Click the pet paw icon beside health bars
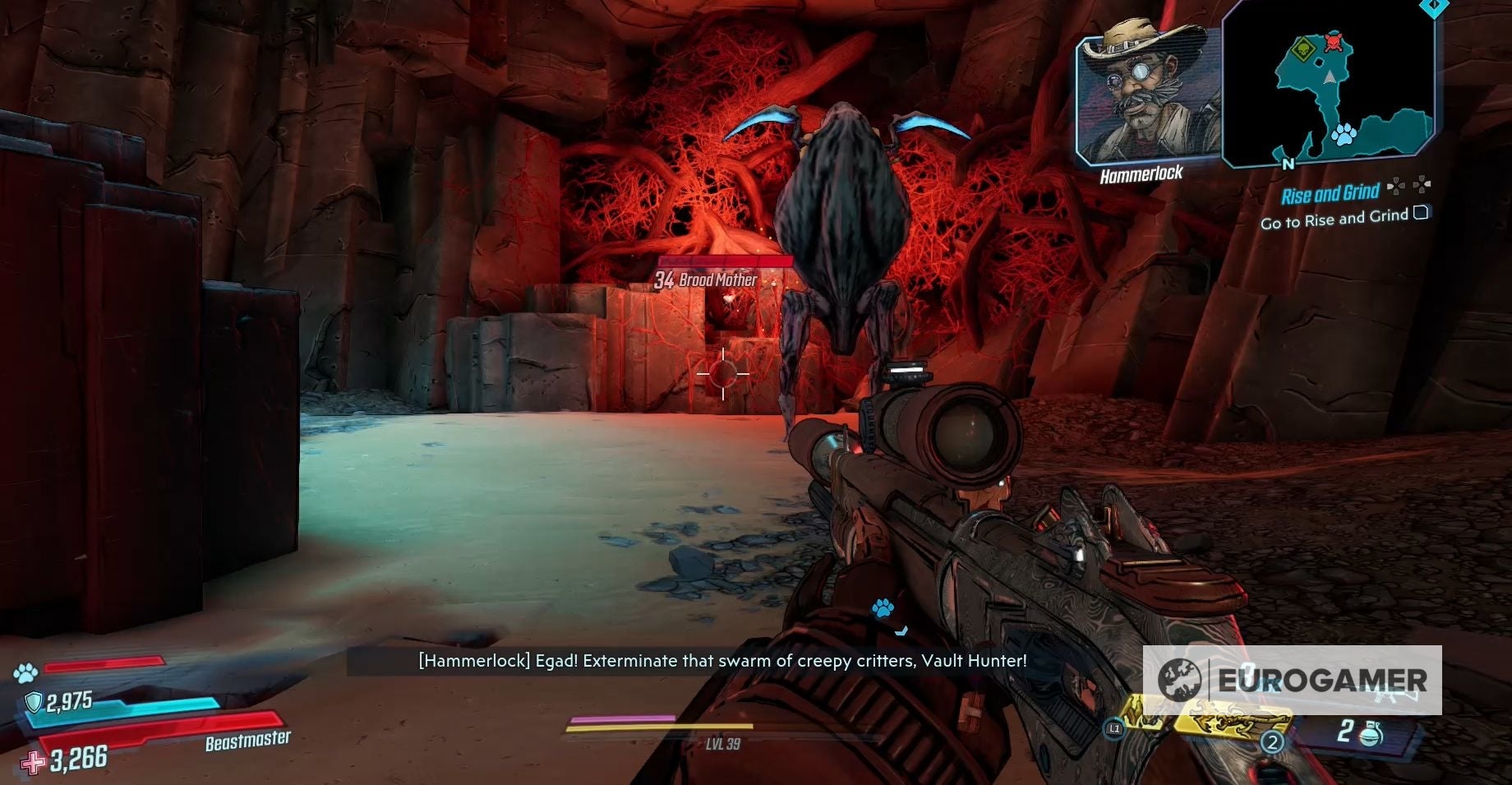The image size is (1512, 785). click(x=25, y=673)
